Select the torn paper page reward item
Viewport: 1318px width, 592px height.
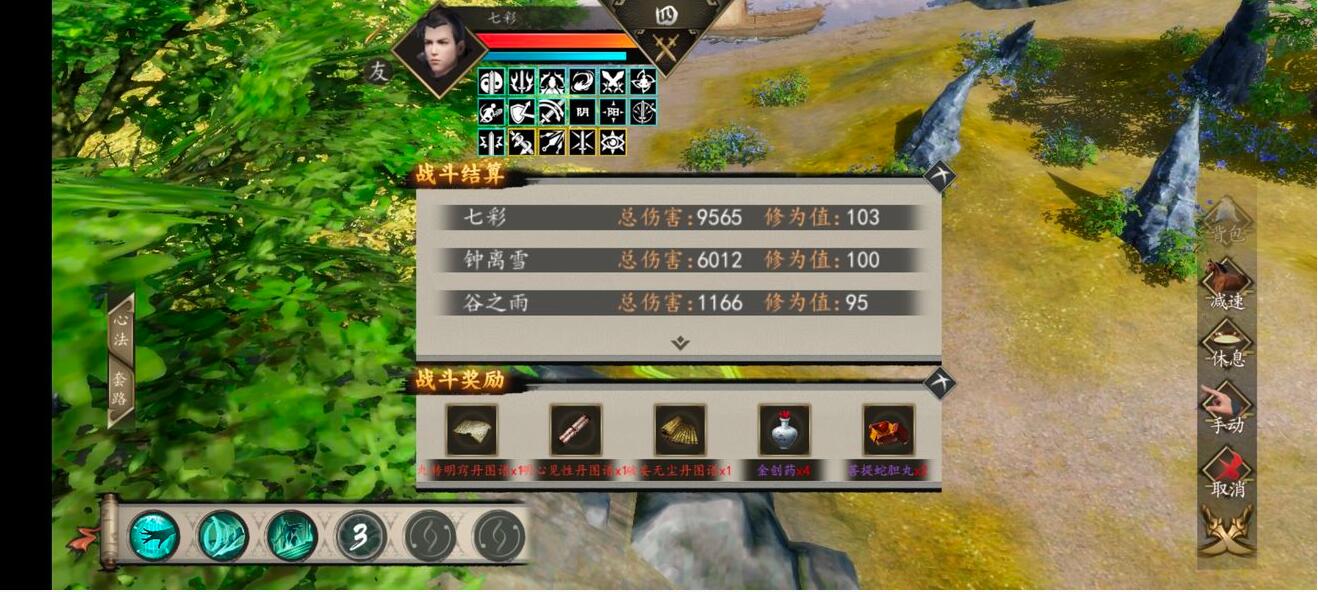(x=472, y=431)
